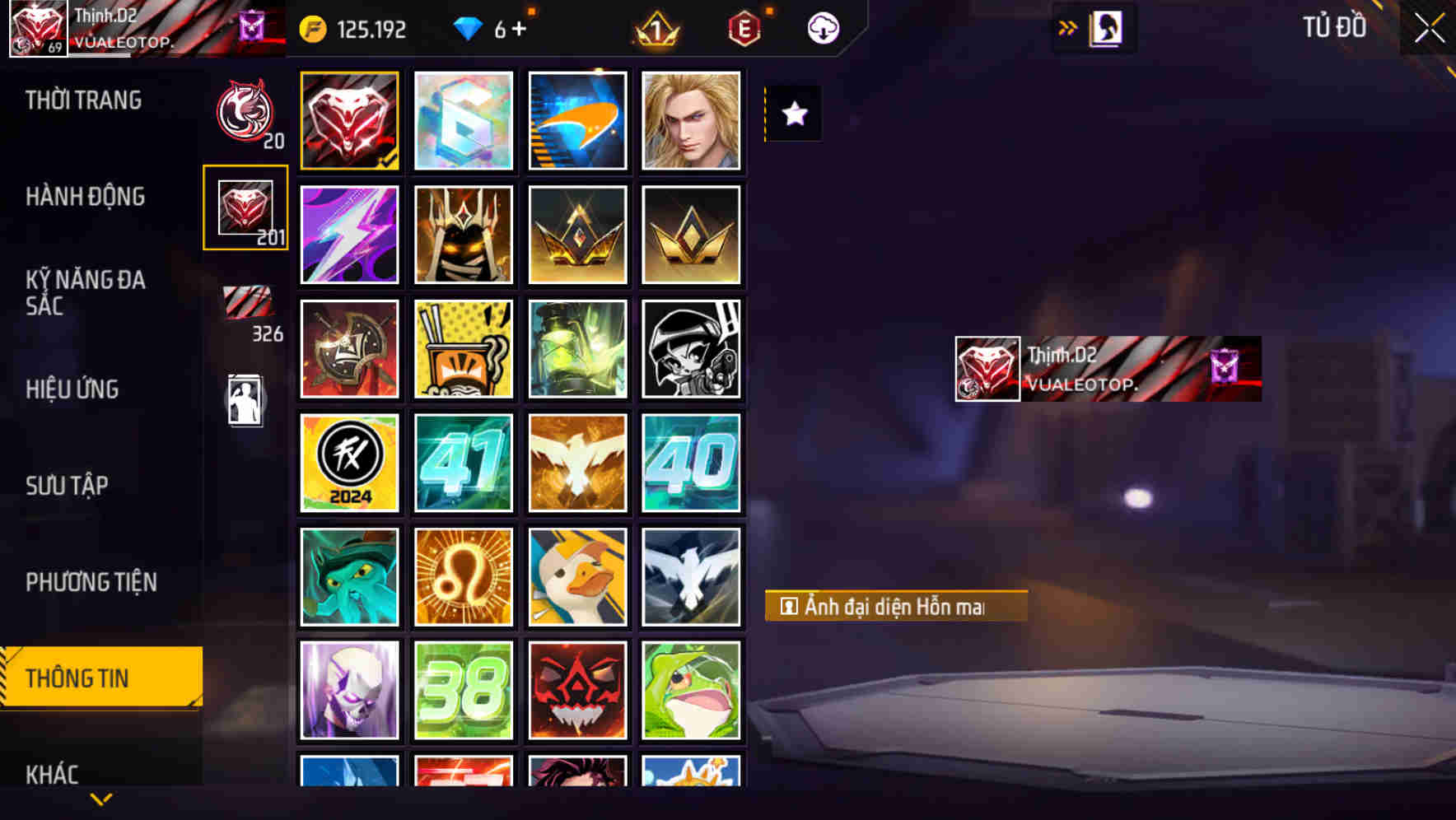Open the red E badge icon
Screen dimensions: 1456x820
(x=744, y=28)
